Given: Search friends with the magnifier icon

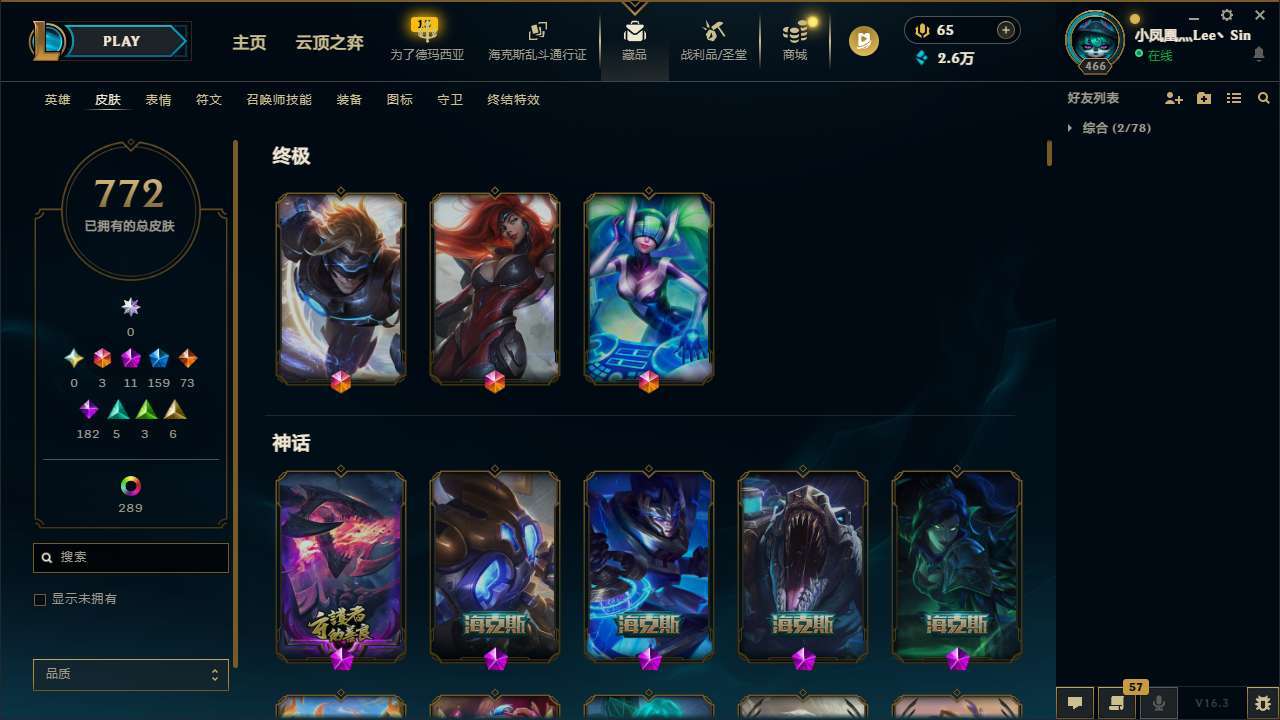Looking at the screenshot, I should click(x=1263, y=98).
